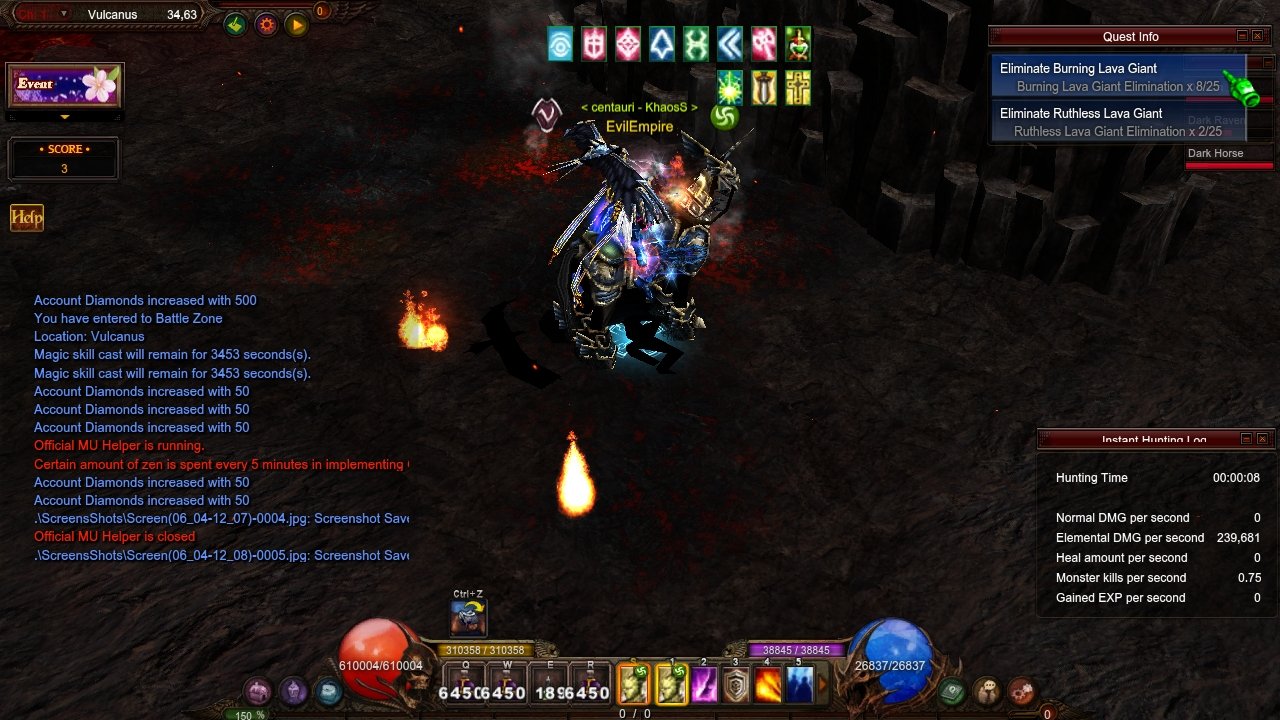The height and width of the screenshot is (720, 1280).
Task: Activate the fire slash skill in slot 4
Action: click(x=768, y=685)
